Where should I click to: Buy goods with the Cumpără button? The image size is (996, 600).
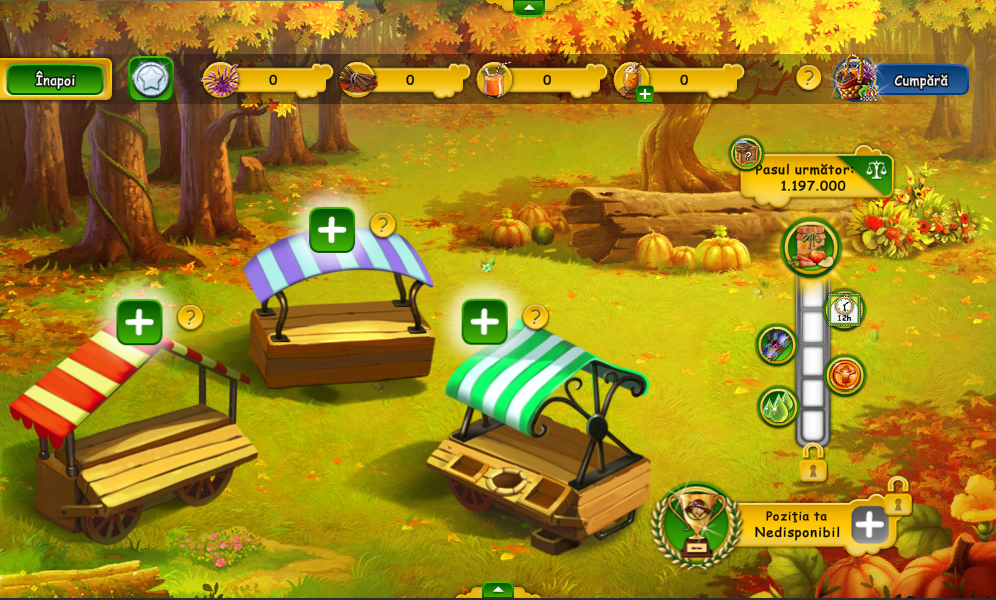(x=921, y=80)
